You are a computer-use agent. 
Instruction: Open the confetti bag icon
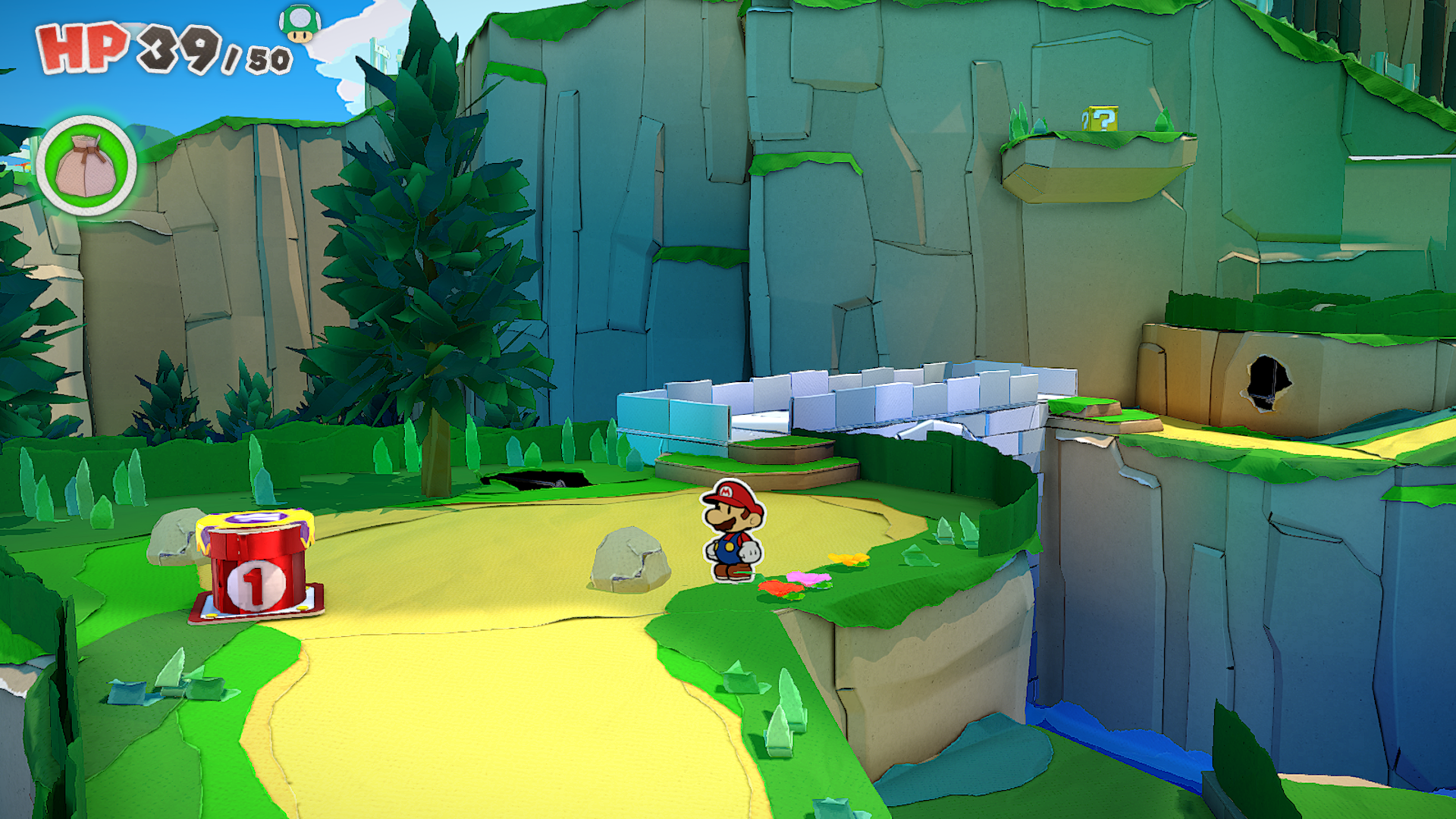click(x=86, y=166)
